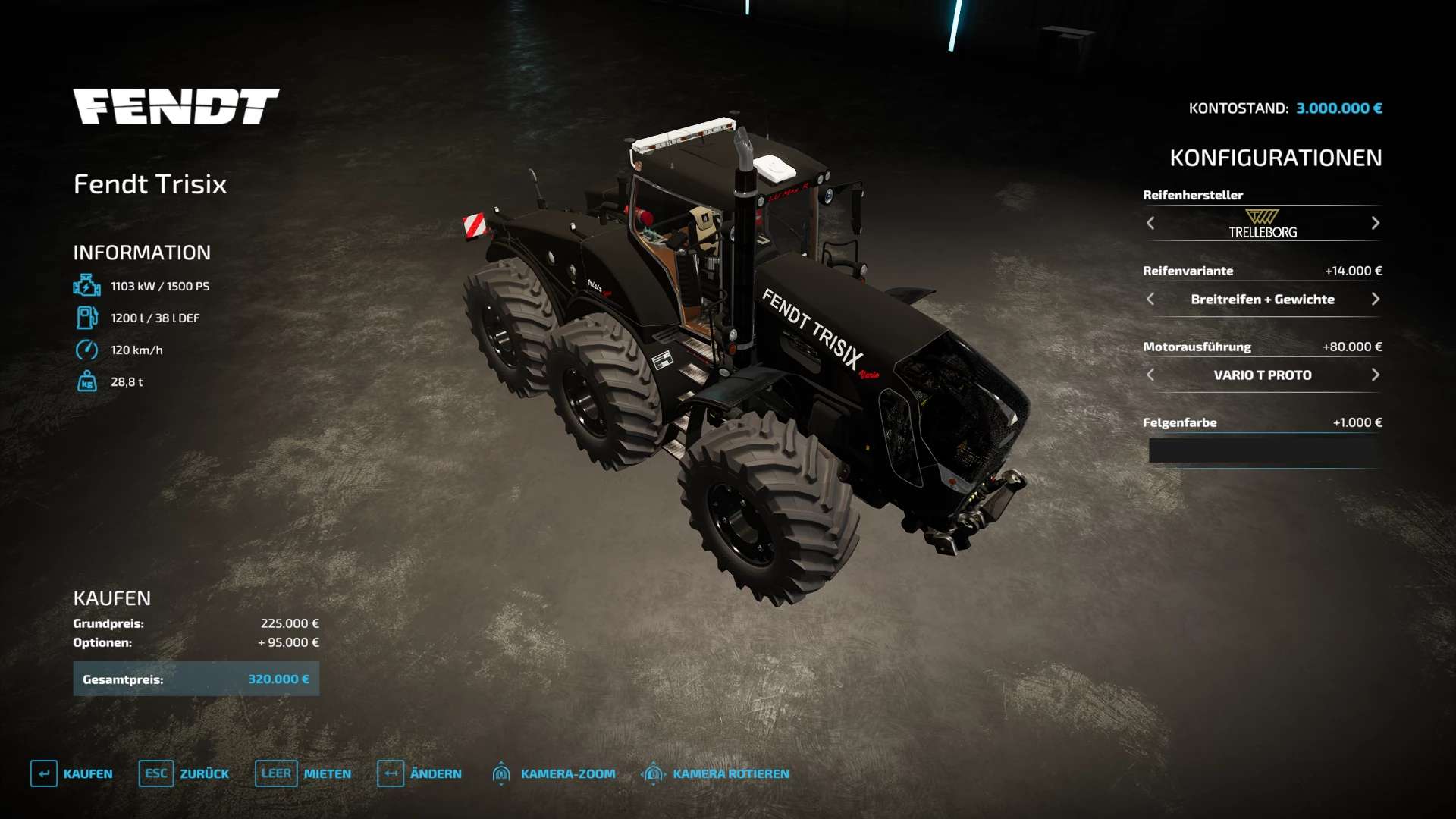Buy the tractor with Kaufen
1456x819 pixels.
pos(72,773)
